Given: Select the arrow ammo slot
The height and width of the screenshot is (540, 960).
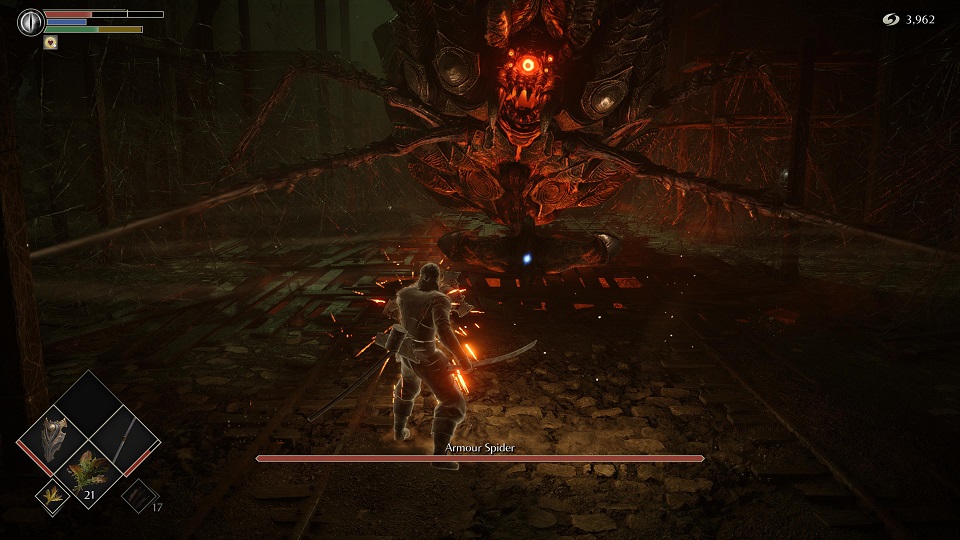Looking at the screenshot, I should [x=138, y=494].
